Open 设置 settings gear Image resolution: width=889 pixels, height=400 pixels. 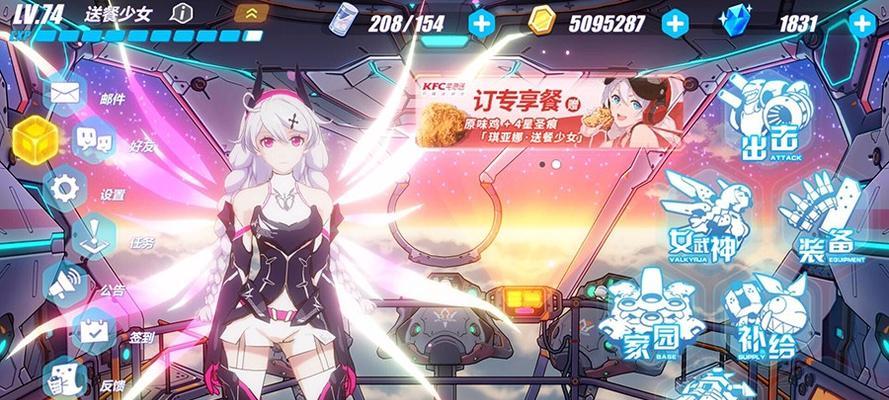pos(66,187)
